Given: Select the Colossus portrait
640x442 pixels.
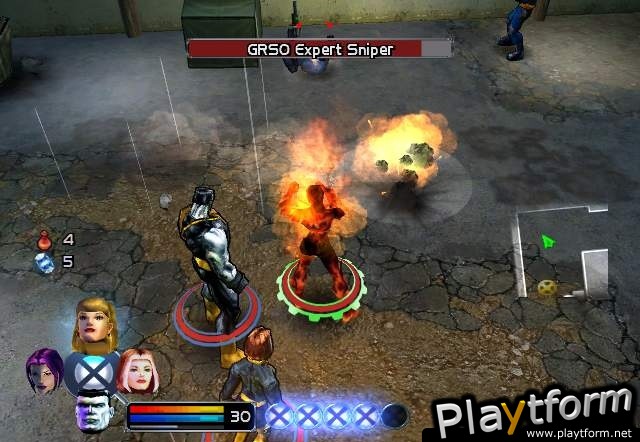Looking at the screenshot, I should pos(93,414).
